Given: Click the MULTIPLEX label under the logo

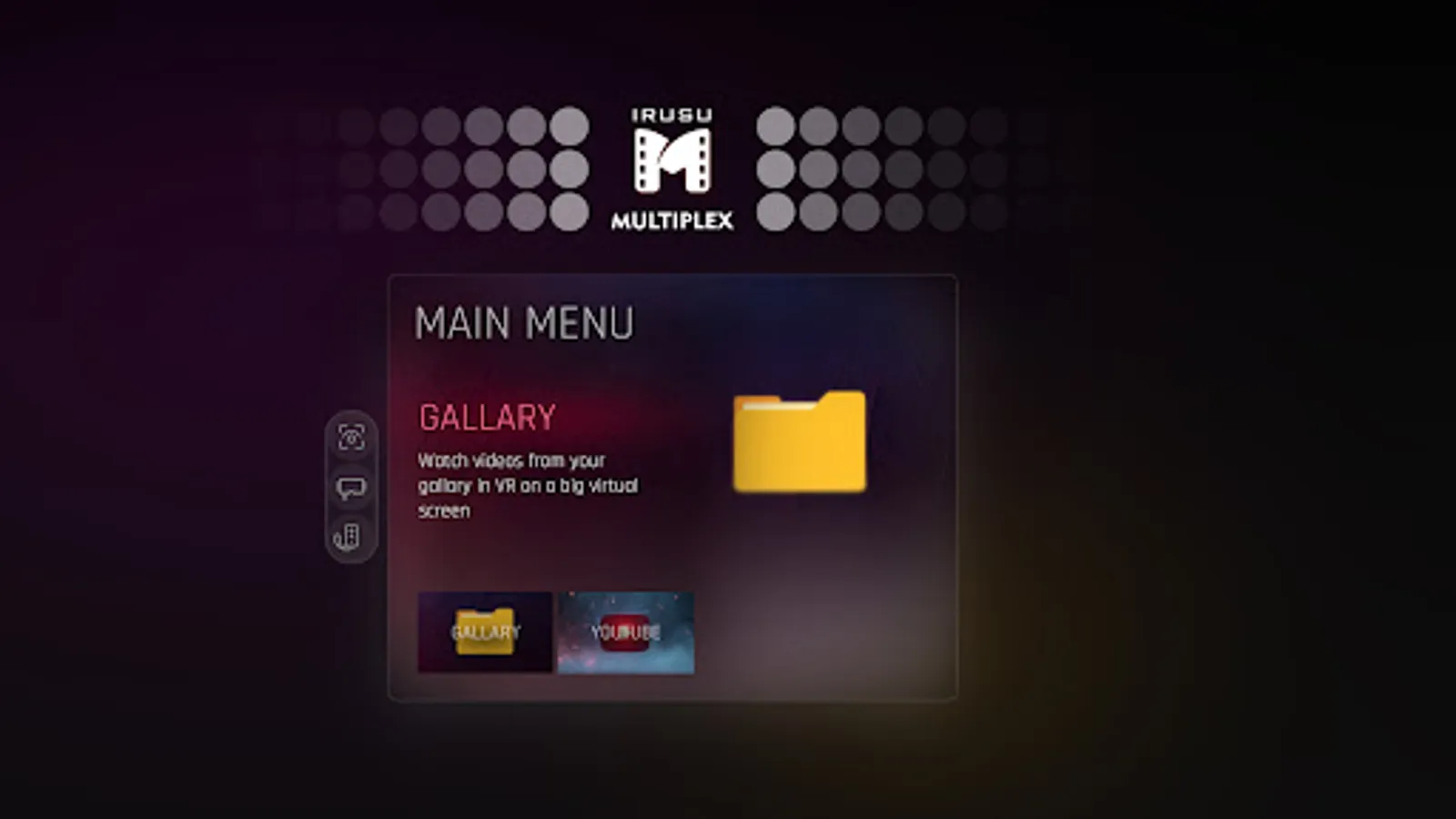Looking at the screenshot, I should (671, 219).
